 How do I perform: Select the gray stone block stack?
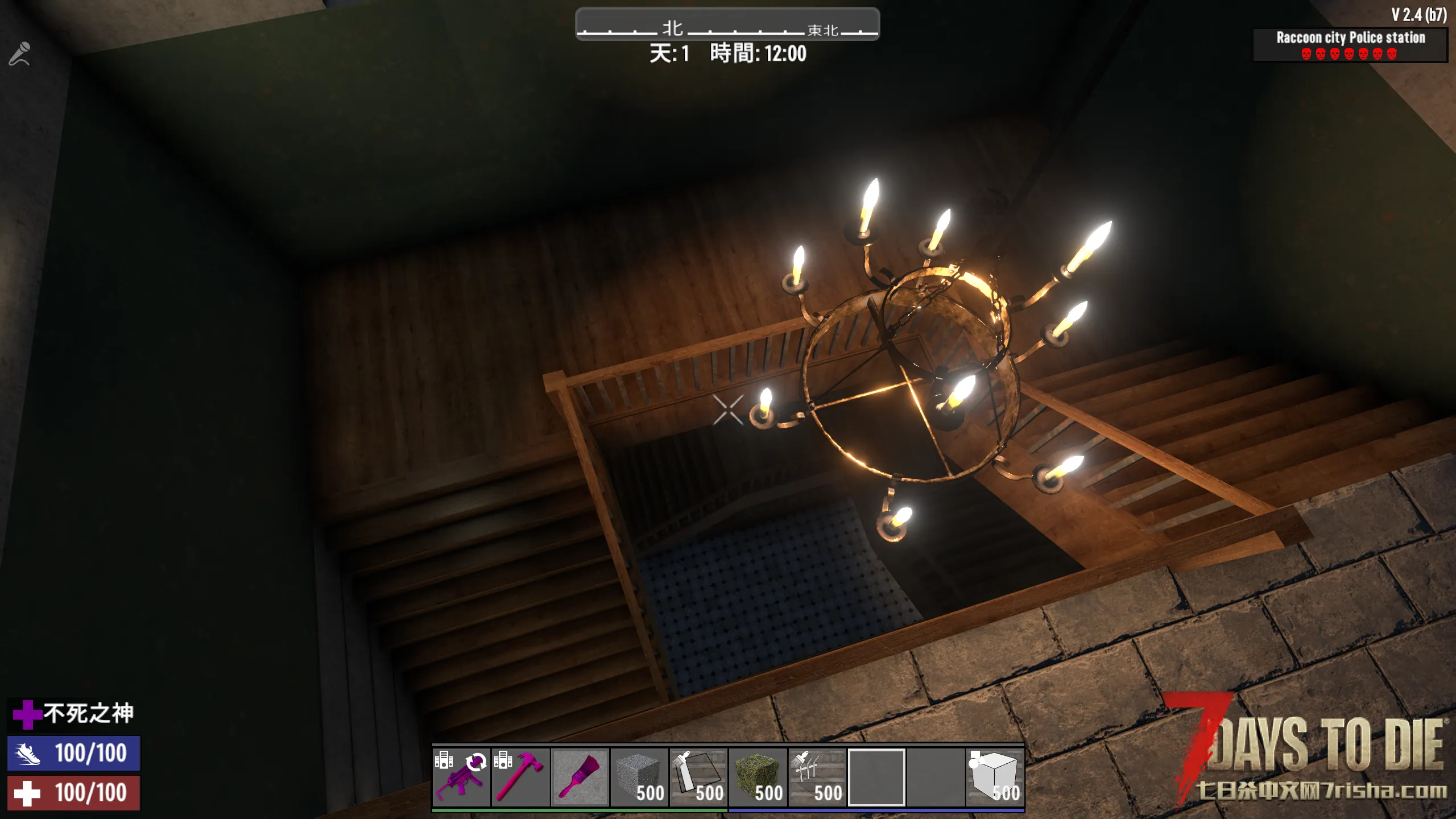[x=639, y=777]
